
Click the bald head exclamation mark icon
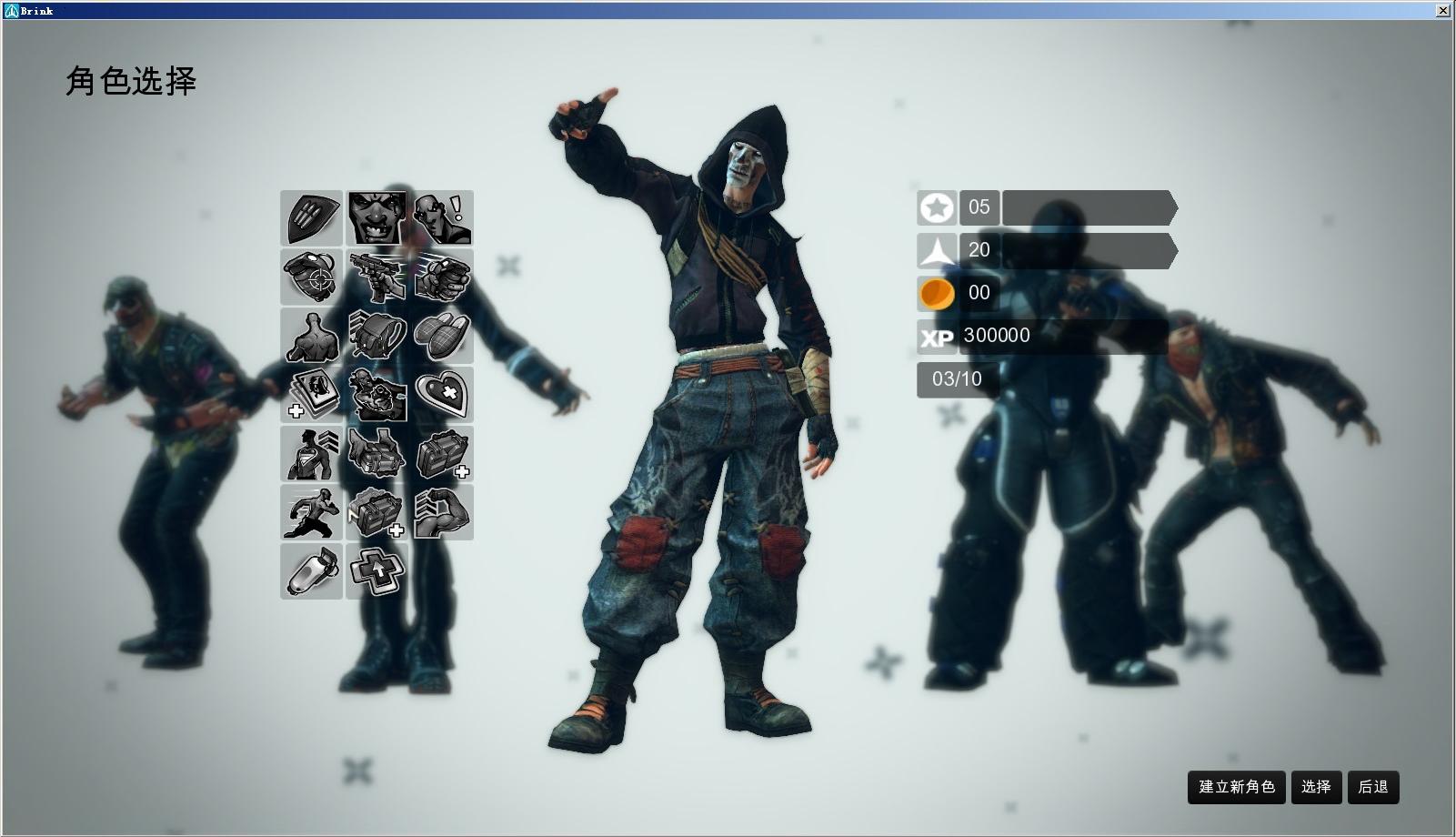(443, 218)
